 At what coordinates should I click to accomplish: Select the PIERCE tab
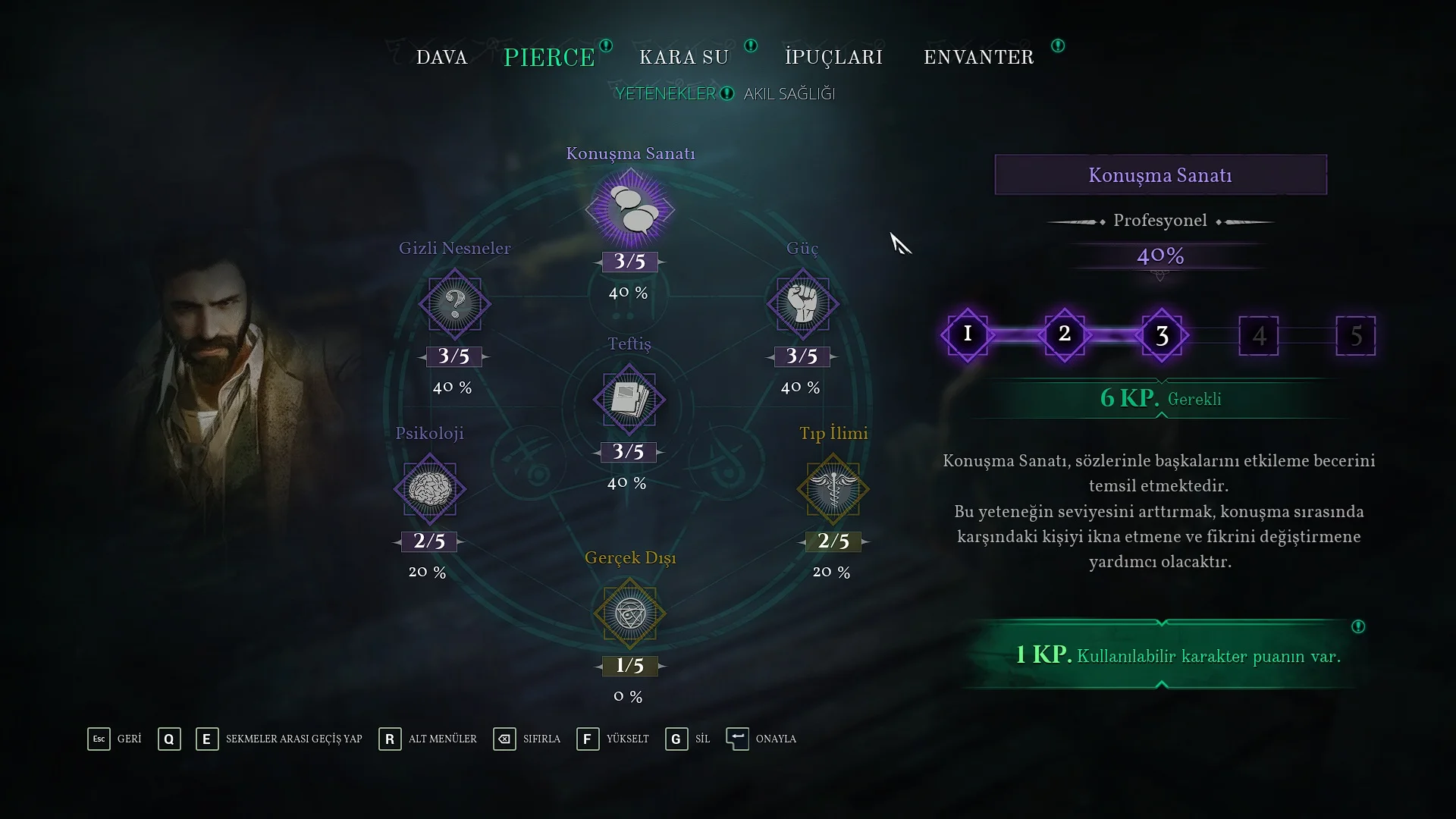pos(549,58)
